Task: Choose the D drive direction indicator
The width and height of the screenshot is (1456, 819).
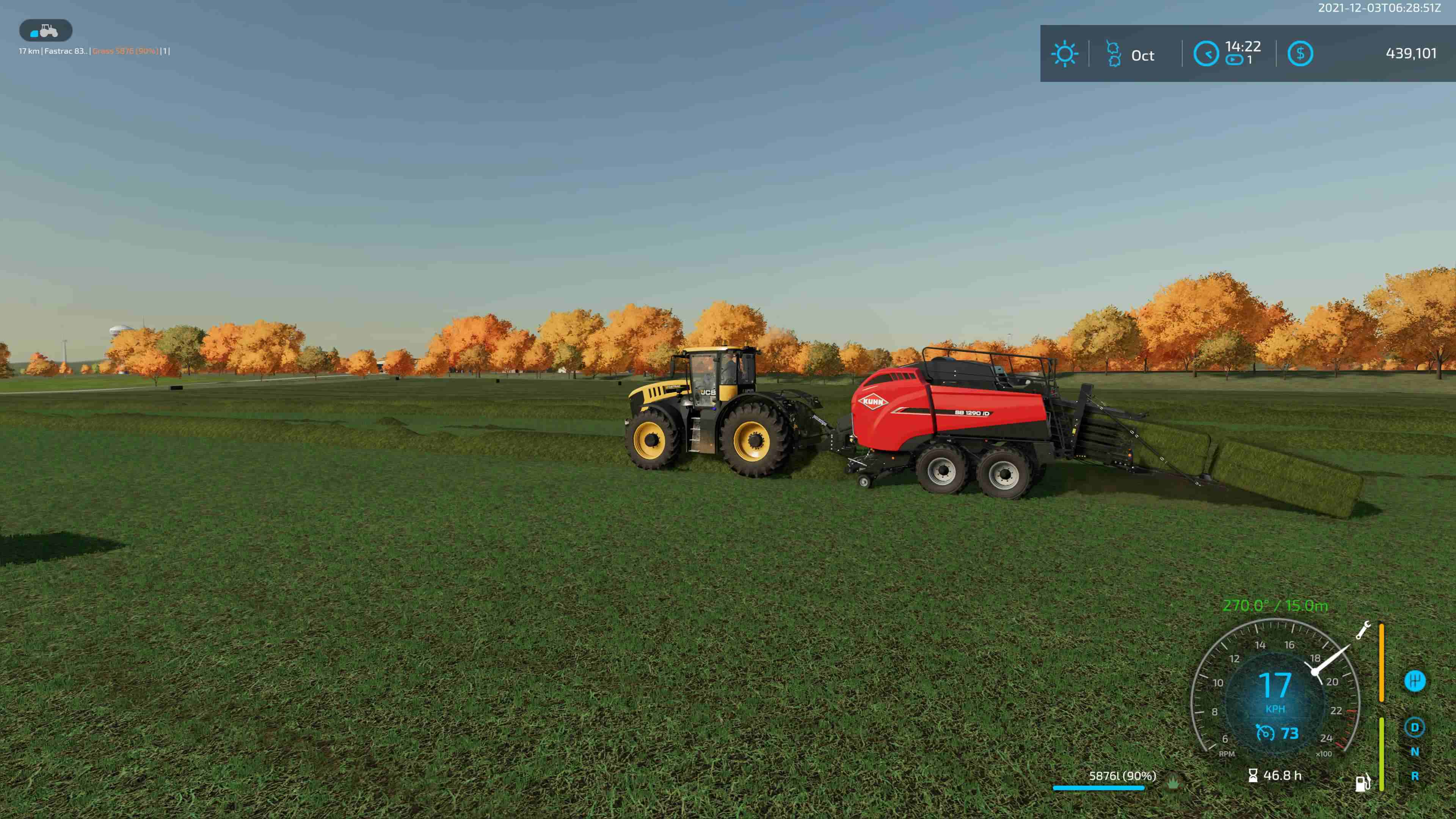Action: (1415, 728)
